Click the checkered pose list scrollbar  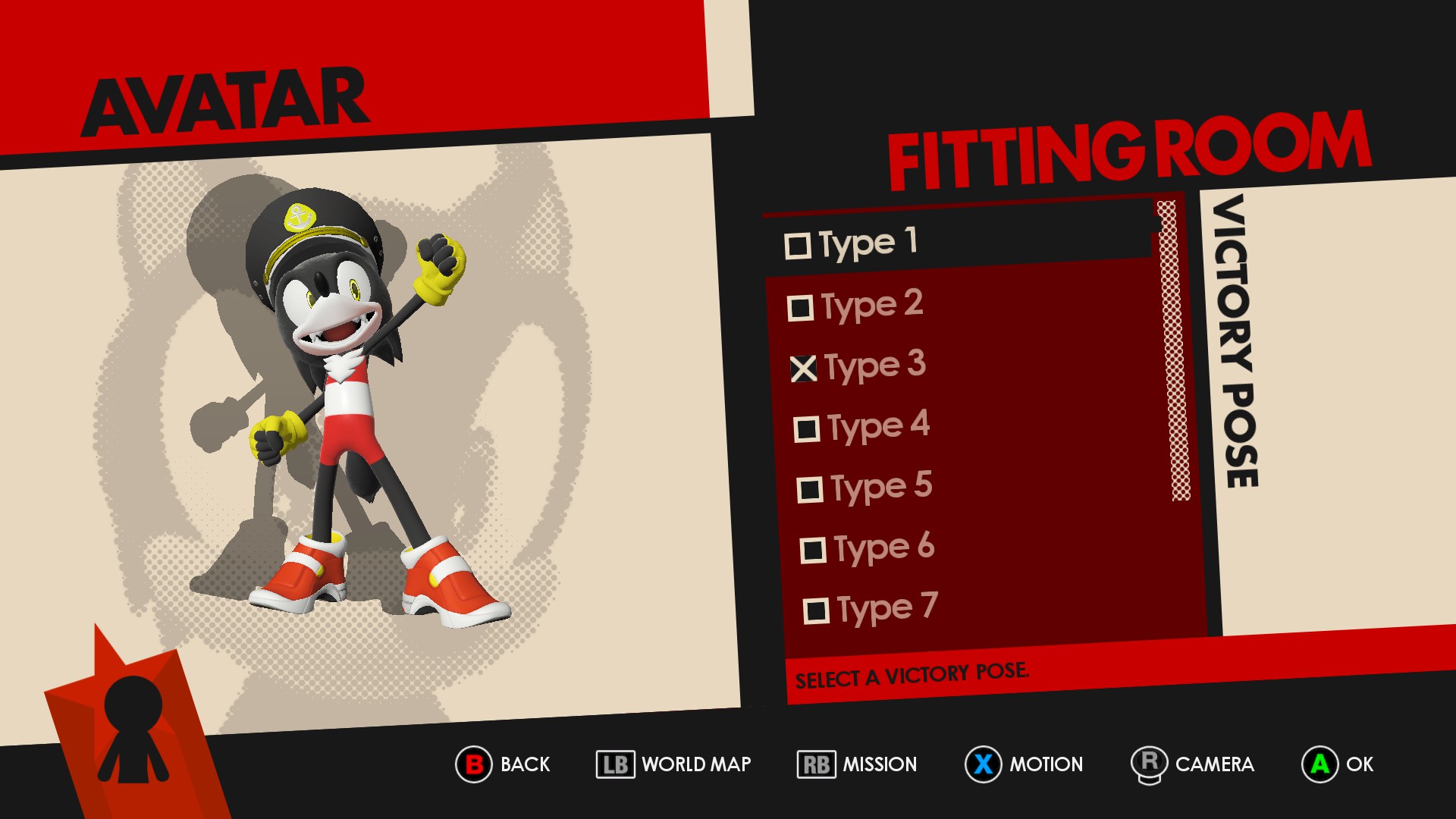pyautogui.click(x=1173, y=350)
